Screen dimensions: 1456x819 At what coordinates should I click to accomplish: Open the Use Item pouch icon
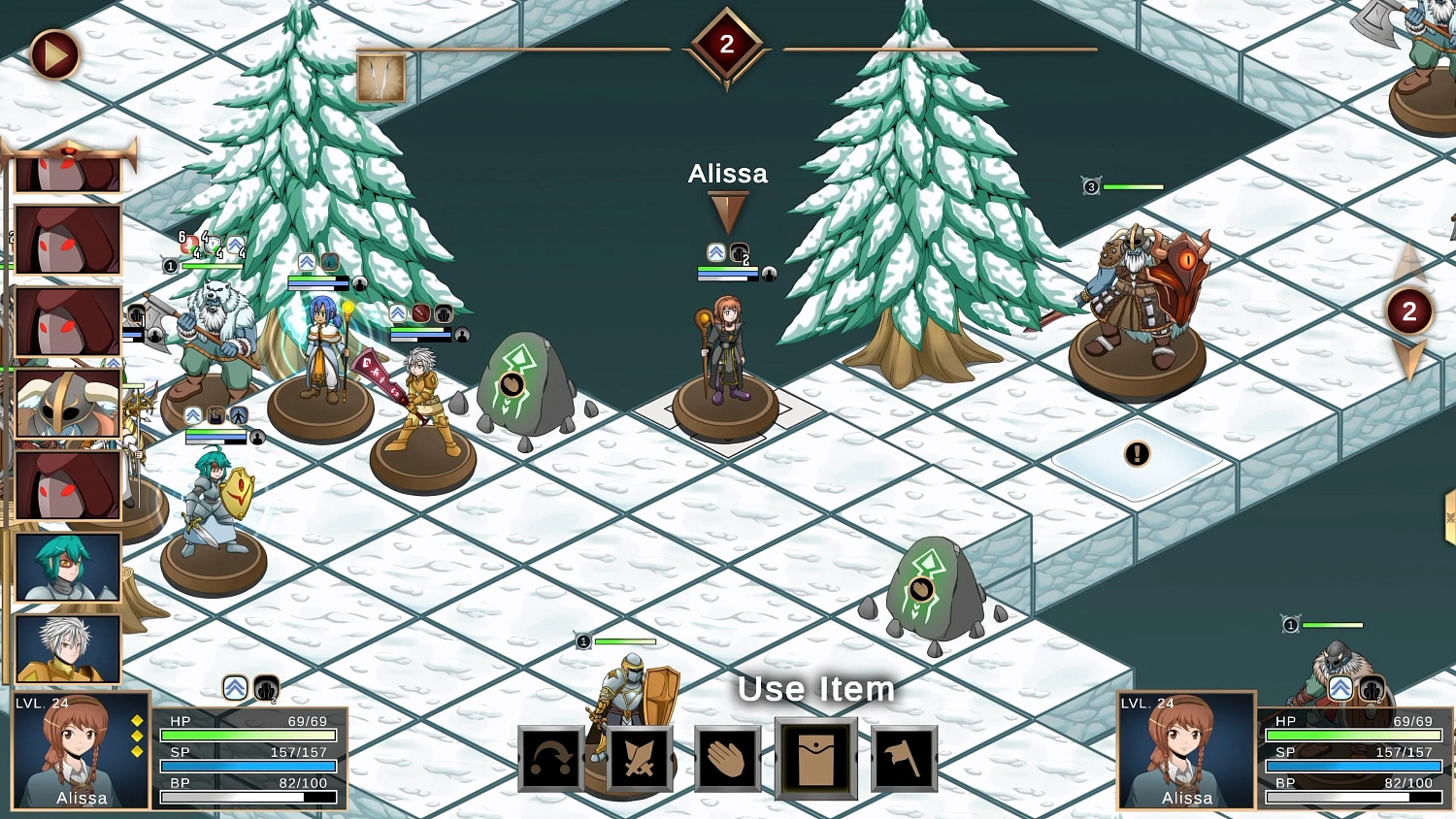tap(815, 758)
